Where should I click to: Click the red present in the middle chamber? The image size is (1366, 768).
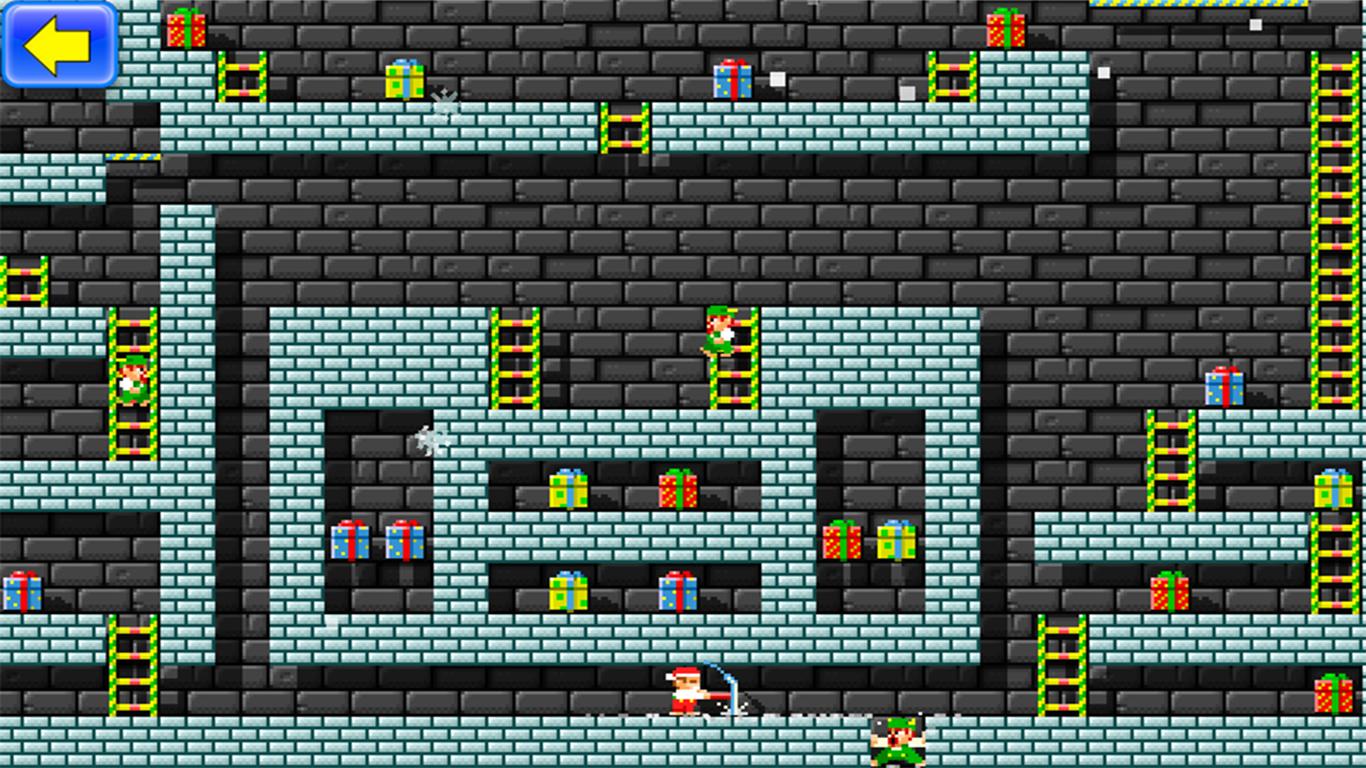pyautogui.click(x=678, y=488)
